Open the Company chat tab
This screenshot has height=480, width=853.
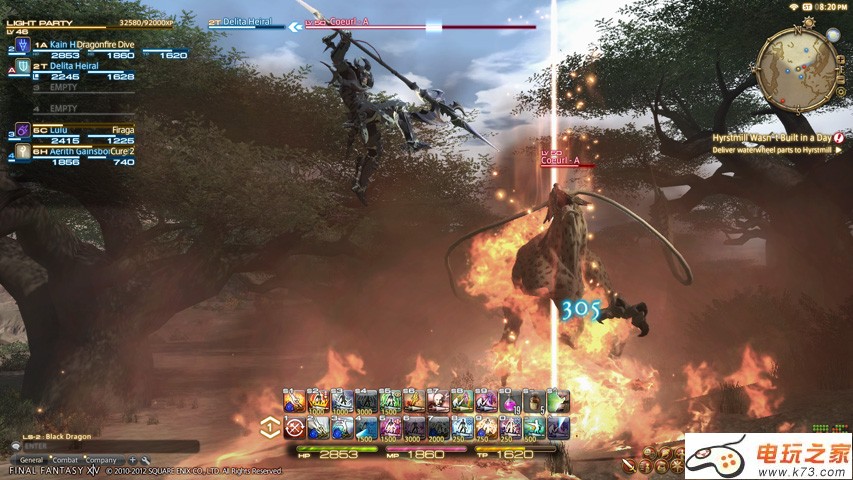click(101, 459)
